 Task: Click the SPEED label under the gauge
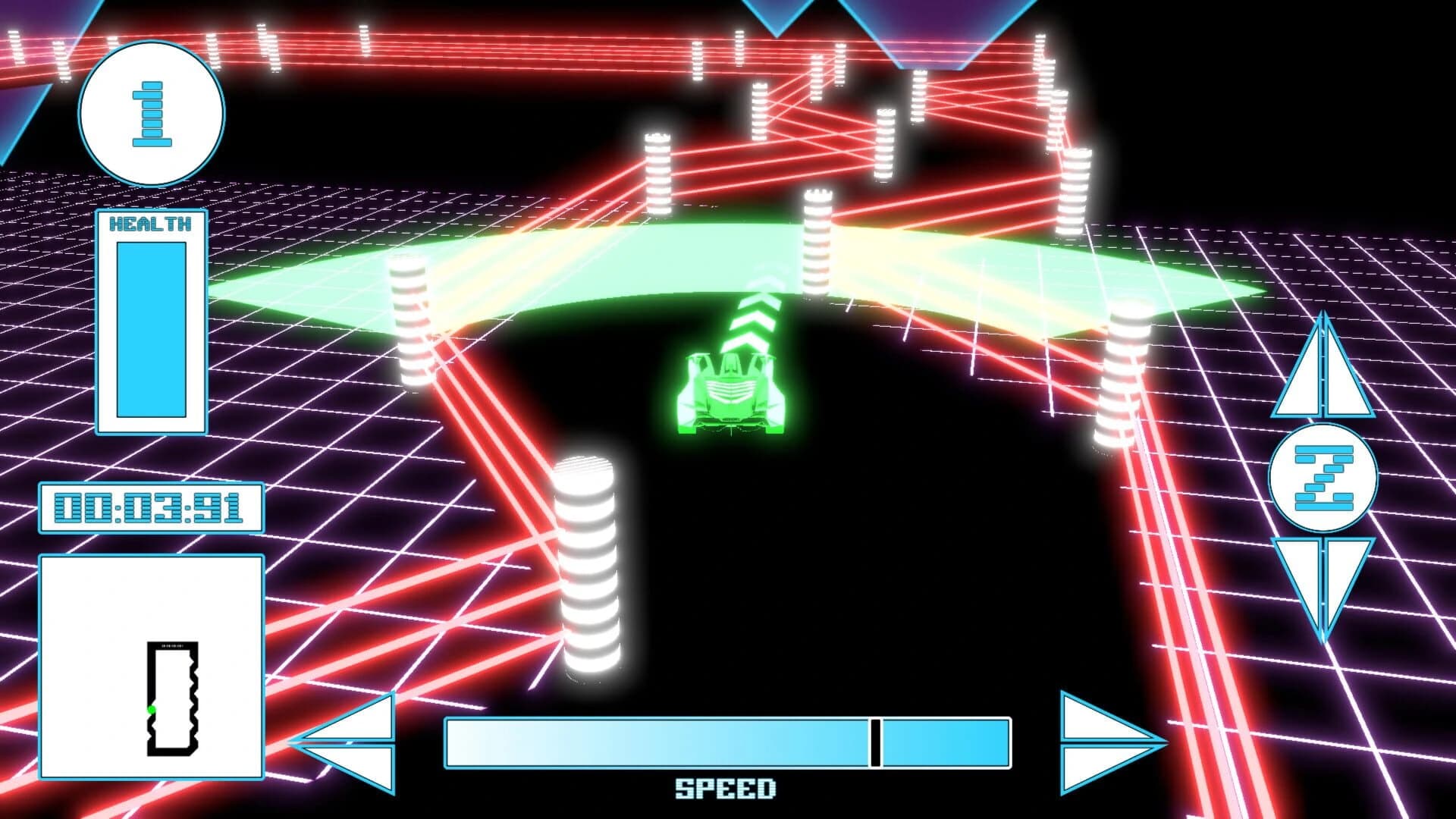click(x=726, y=789)
